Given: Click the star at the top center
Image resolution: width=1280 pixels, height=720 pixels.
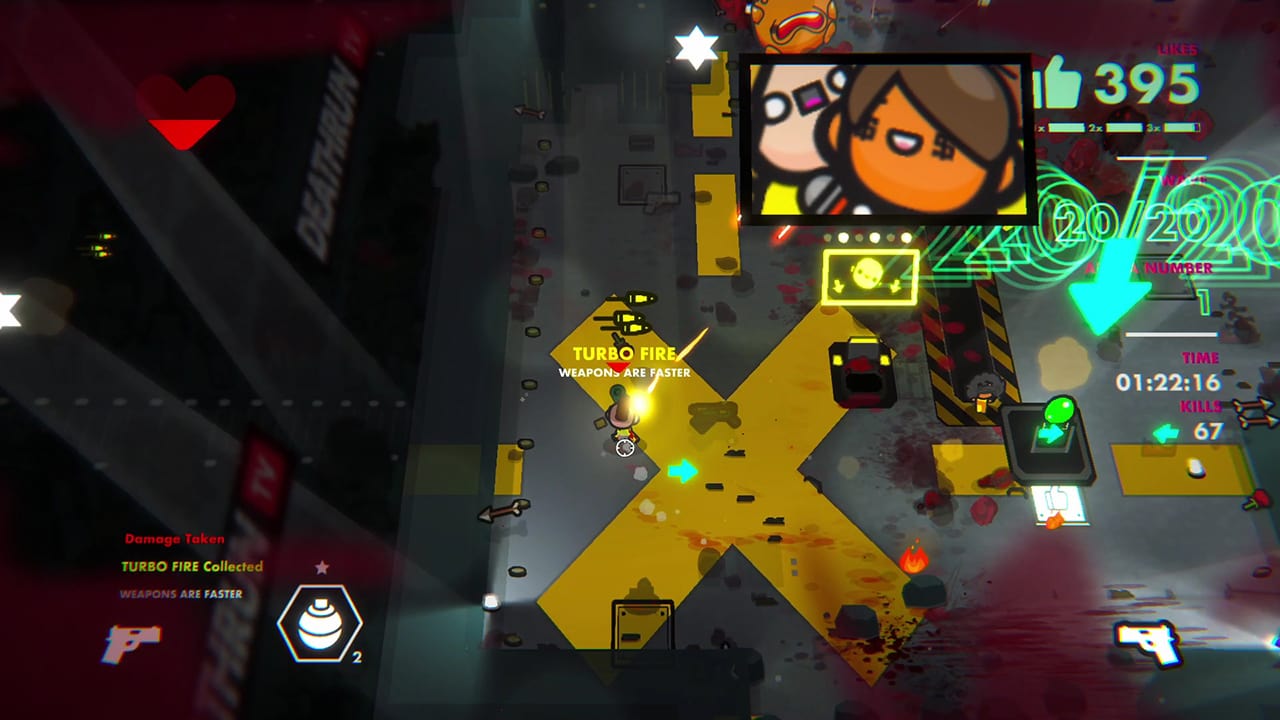Looking at the screenshot, I should (x=694, y=46).
